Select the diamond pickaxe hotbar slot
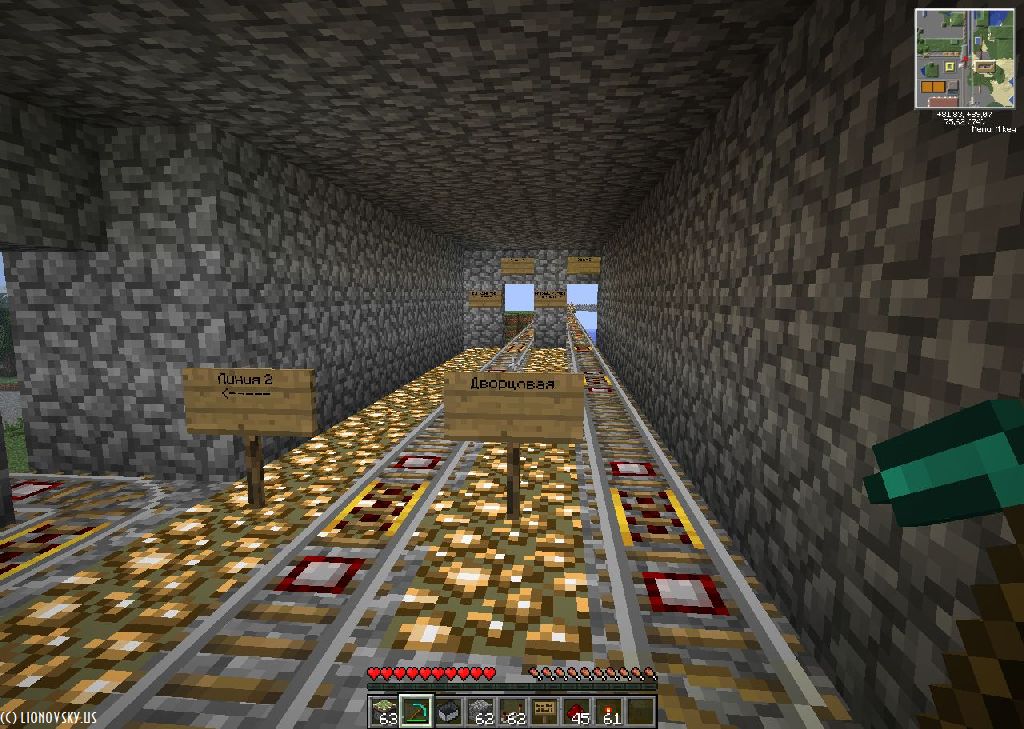The height and width of the screenshot is (729, 1024). tap(416, 711)
